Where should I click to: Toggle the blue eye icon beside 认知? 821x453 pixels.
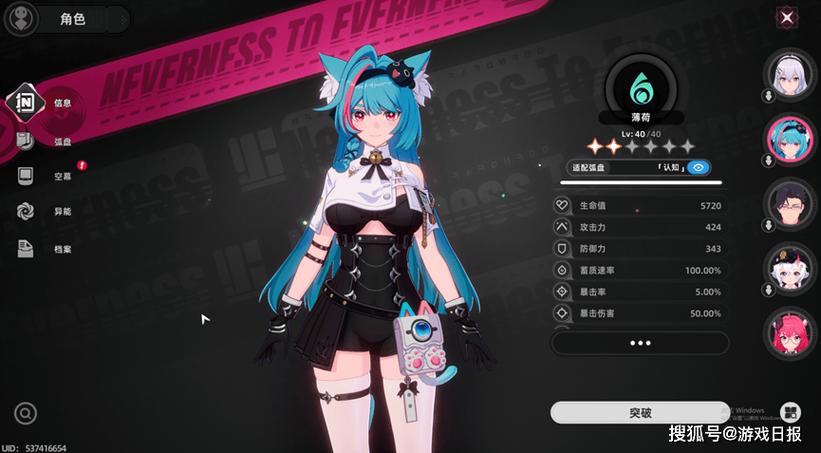coord(726,168)
